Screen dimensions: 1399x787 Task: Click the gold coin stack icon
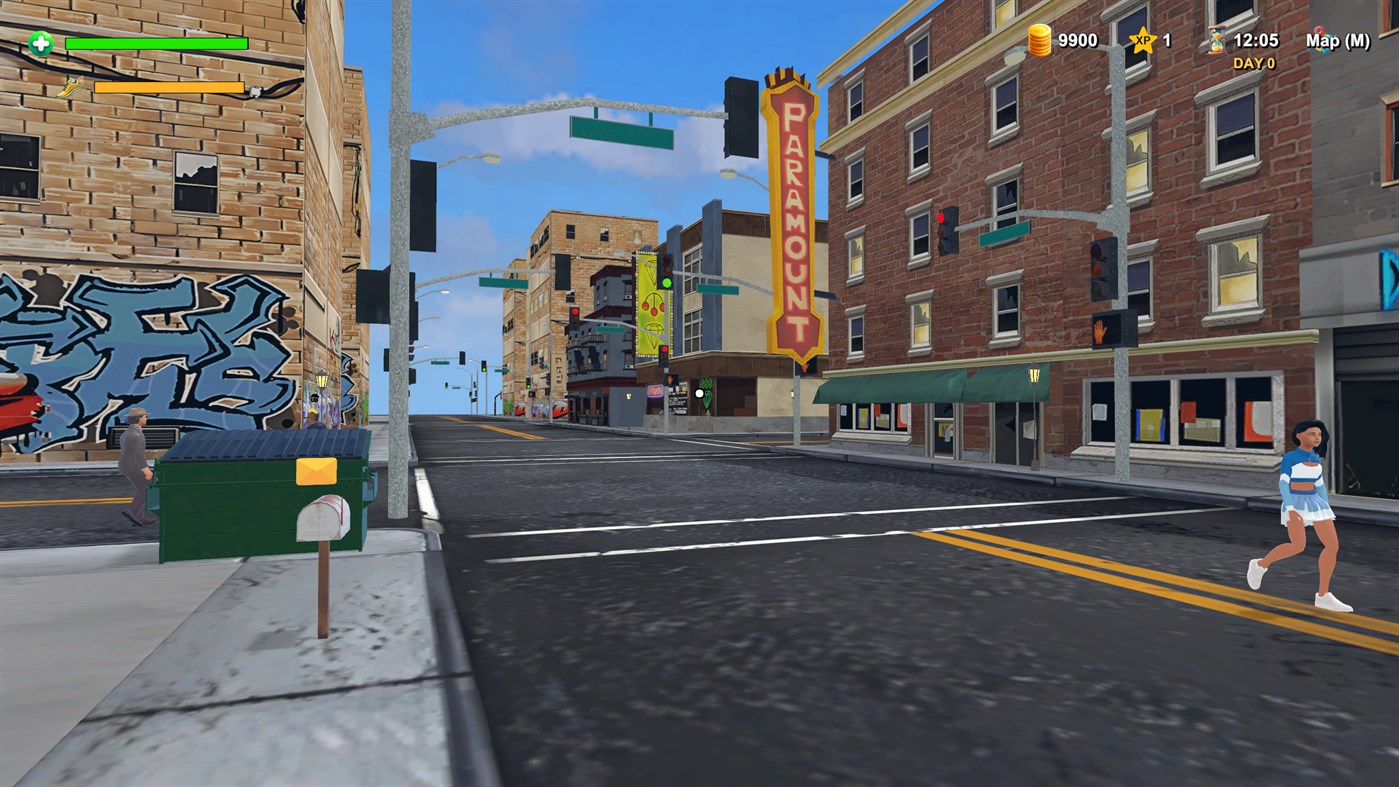pyautogui.click(x=1037, y=40)
